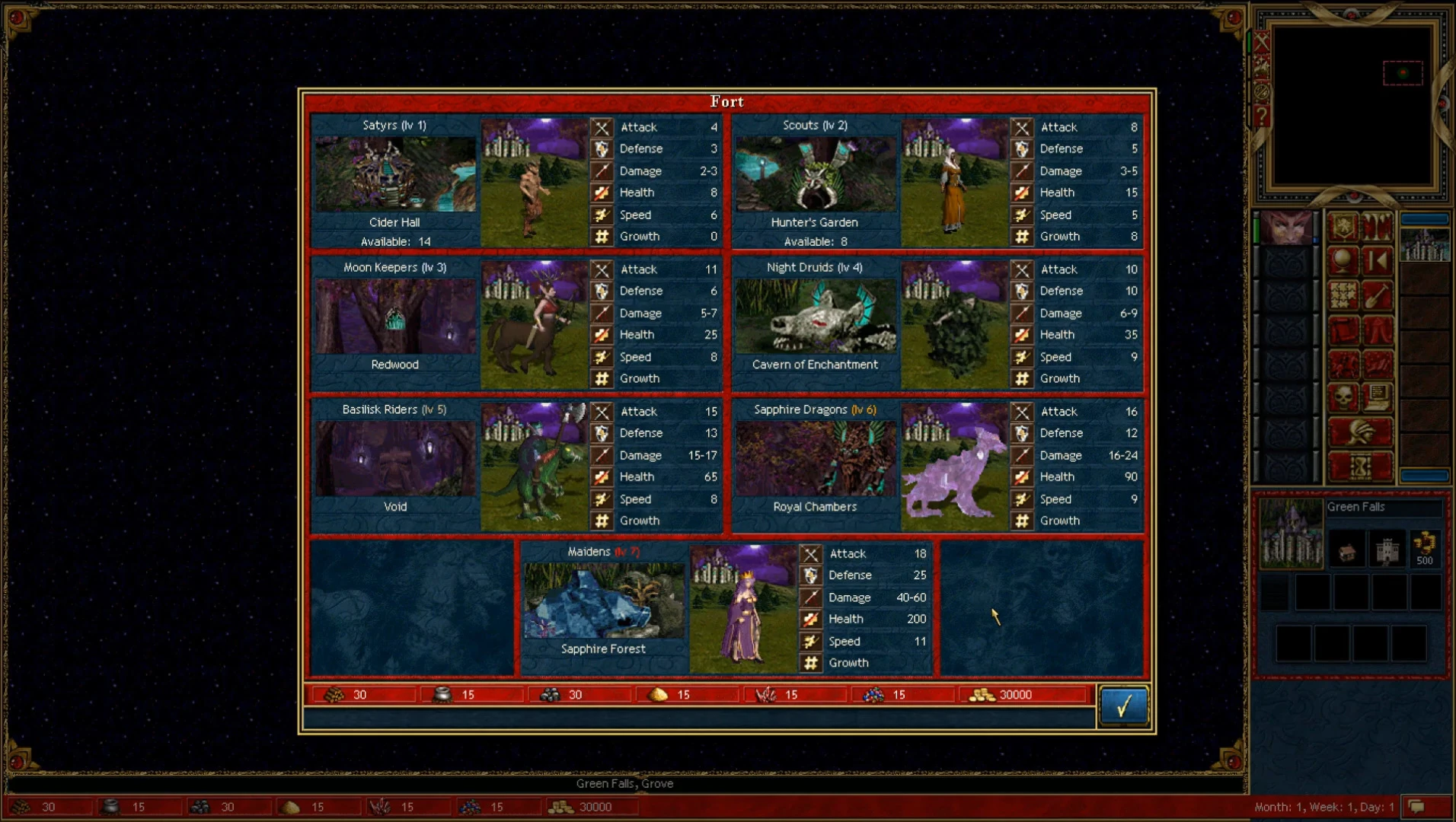Click the fort tower icon in the Green Falls panel
Screen dimensions: 1456x822
[x=1387, y=549]
